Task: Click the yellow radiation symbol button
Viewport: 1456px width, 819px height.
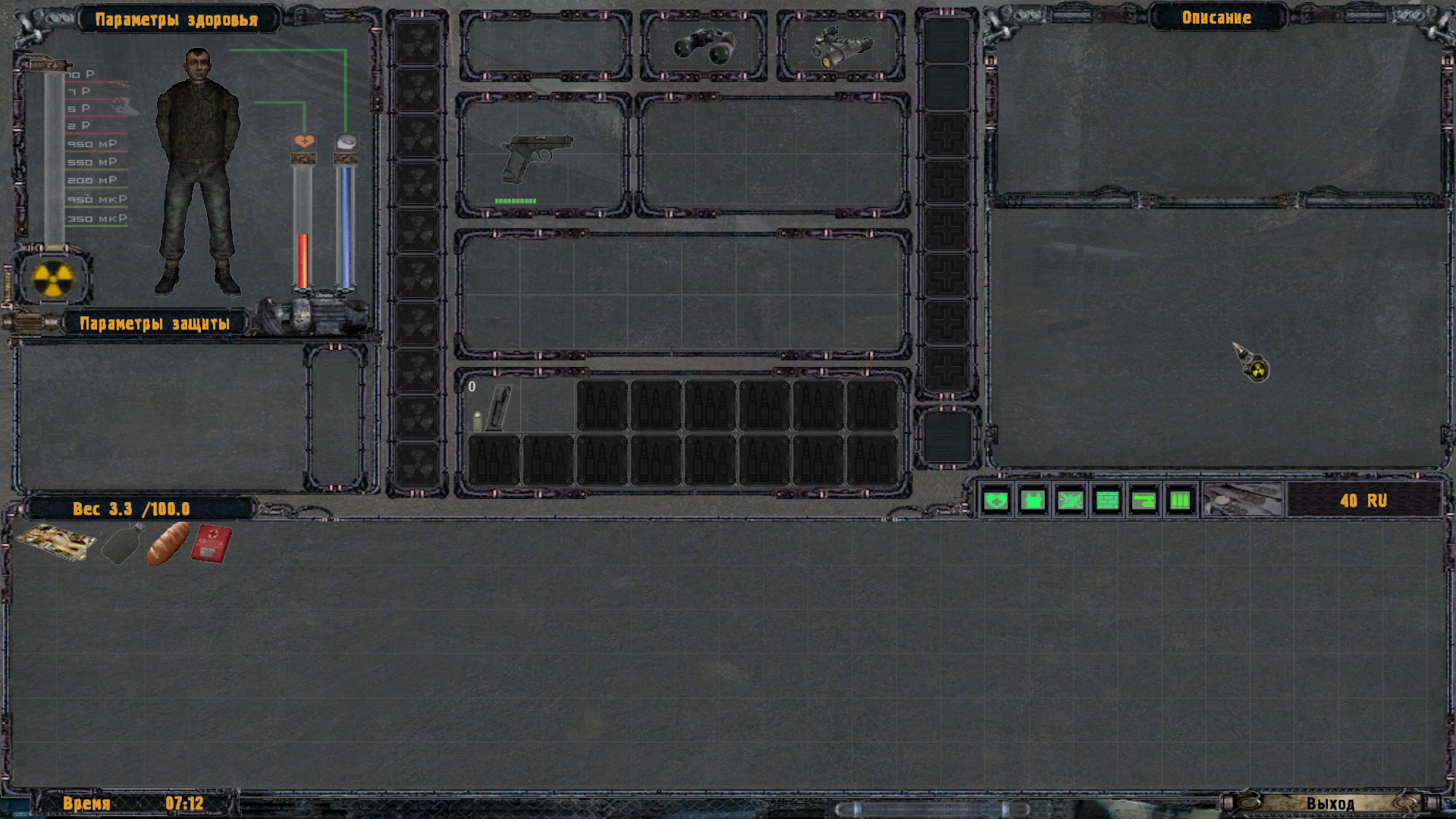Action: click(x=53, y=279)
